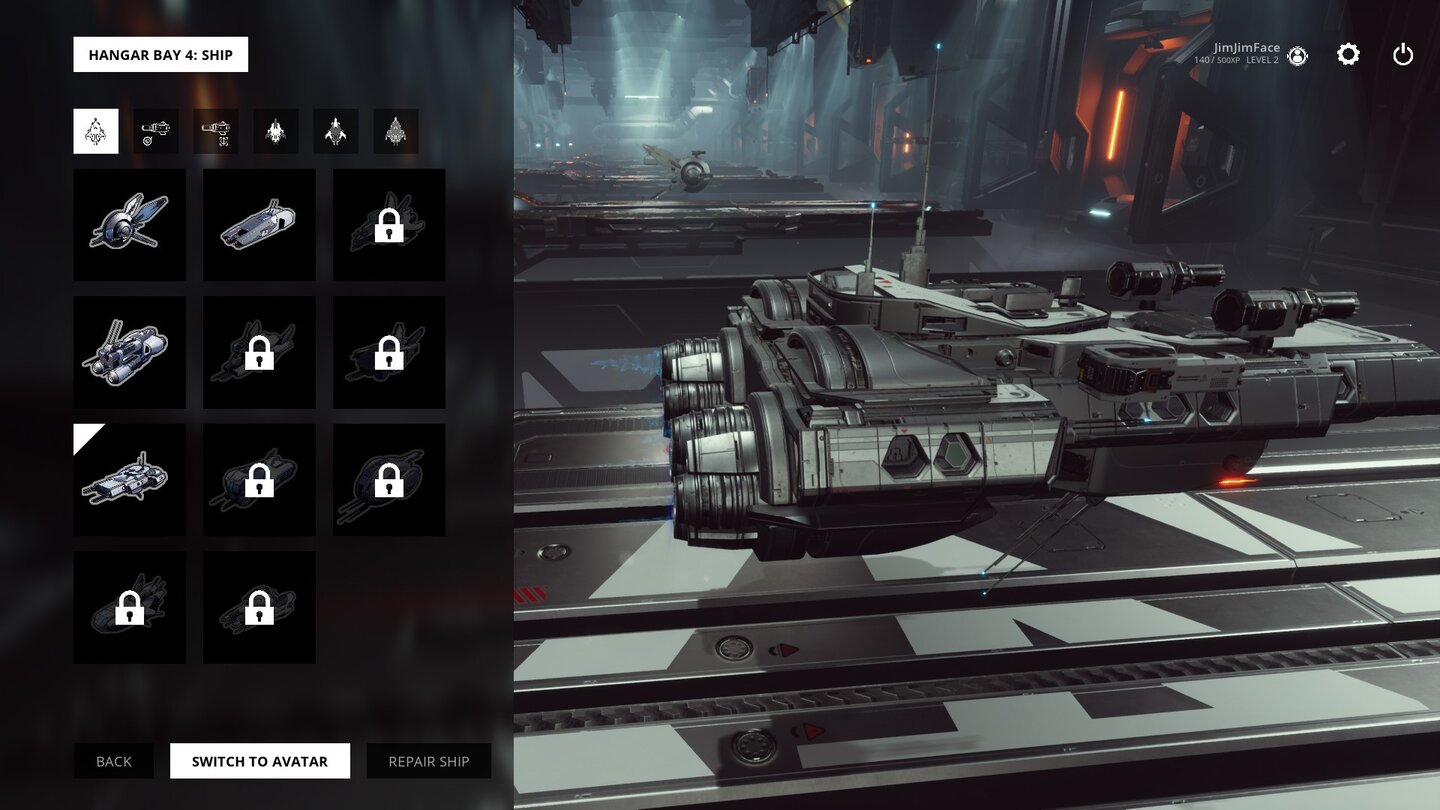Select the ship tile marked with white corner

click(130, 480)
